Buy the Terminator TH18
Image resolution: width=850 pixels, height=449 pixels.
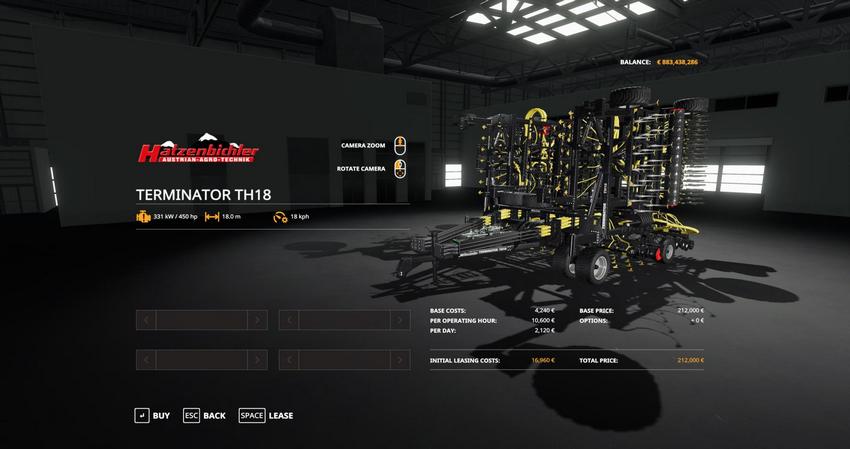[x=152, y=415]
